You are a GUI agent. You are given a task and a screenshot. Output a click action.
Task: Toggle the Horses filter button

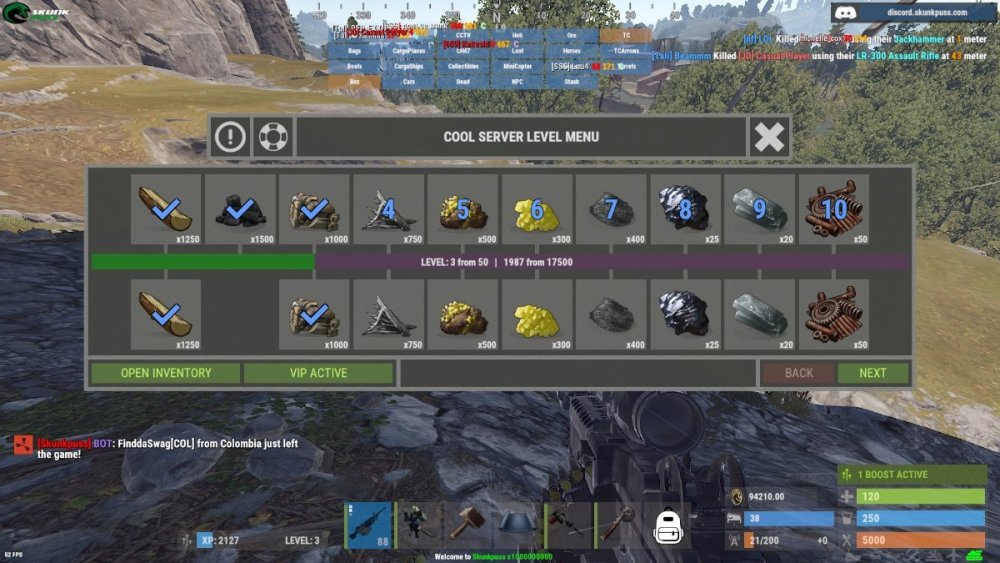(571, 50)
